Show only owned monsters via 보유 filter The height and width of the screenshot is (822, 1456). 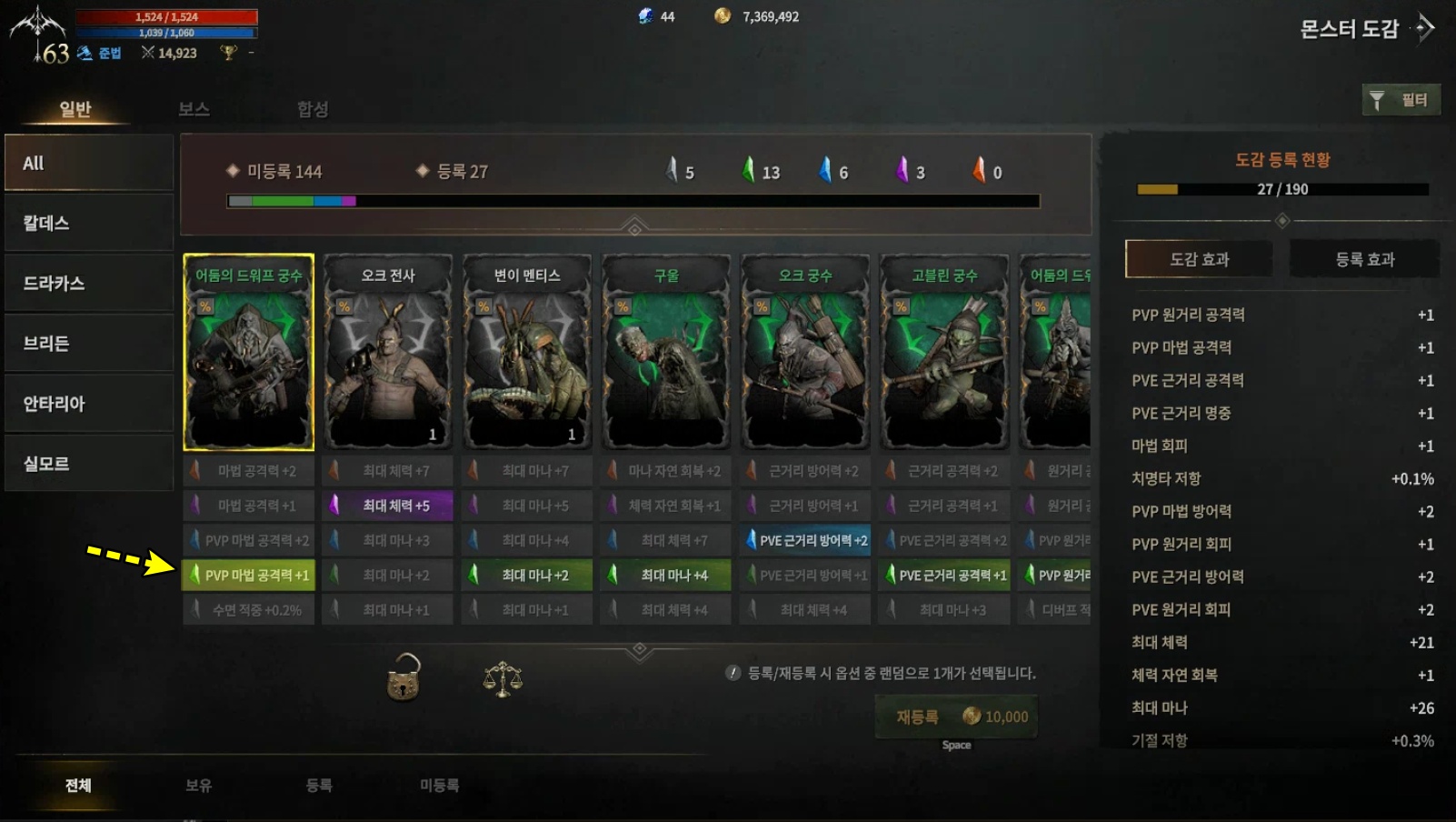[x=200, y=786]
